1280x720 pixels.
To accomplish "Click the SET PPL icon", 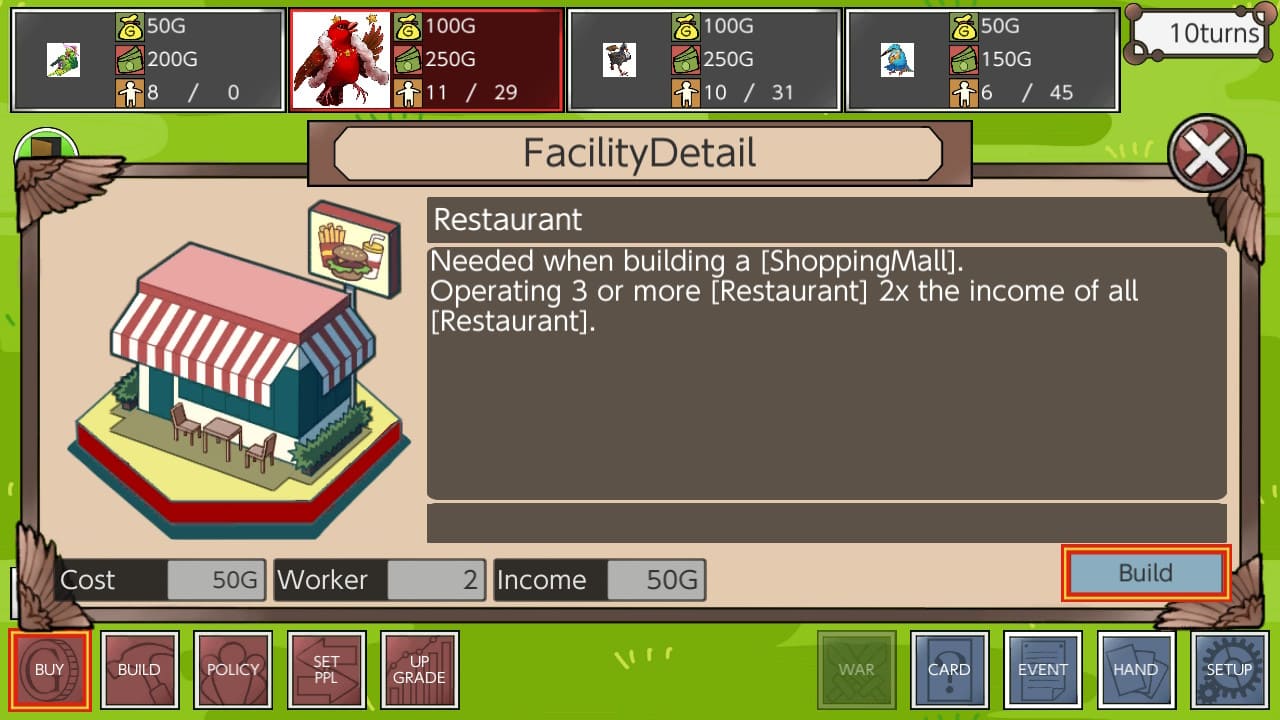I will [x=327, y=669].
